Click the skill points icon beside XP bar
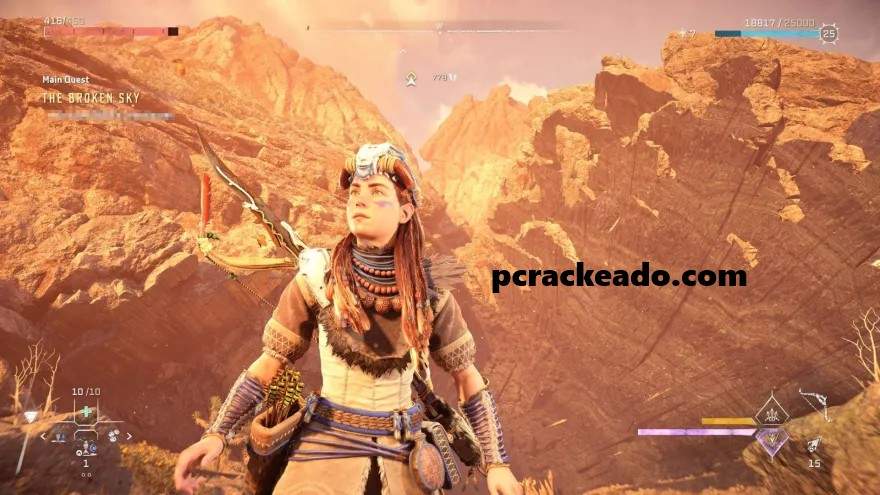This screenshot has height=495, width=880. [x=687, y=34]
